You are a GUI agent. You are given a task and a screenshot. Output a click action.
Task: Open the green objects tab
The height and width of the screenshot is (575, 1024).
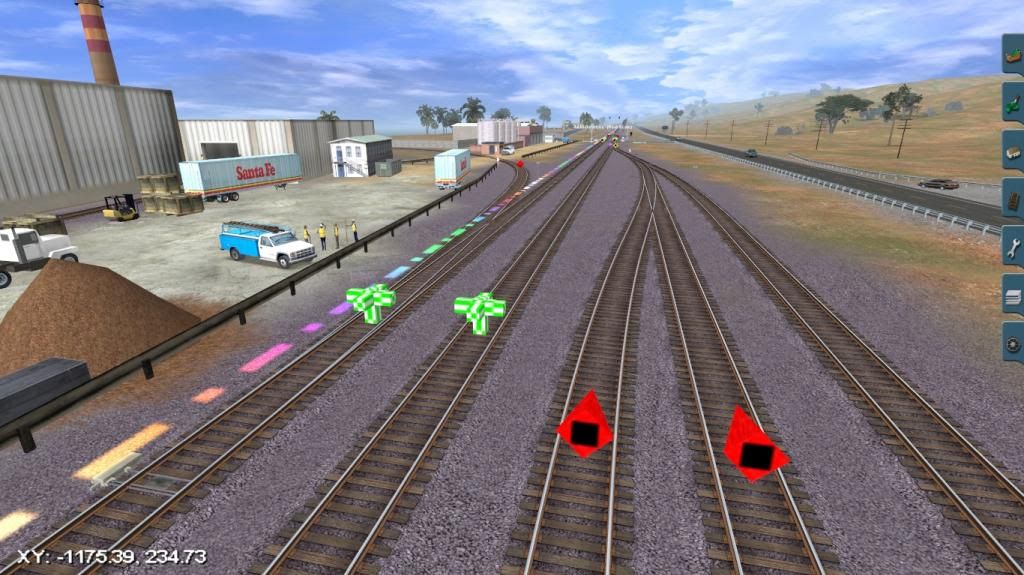pos(1013,102)
